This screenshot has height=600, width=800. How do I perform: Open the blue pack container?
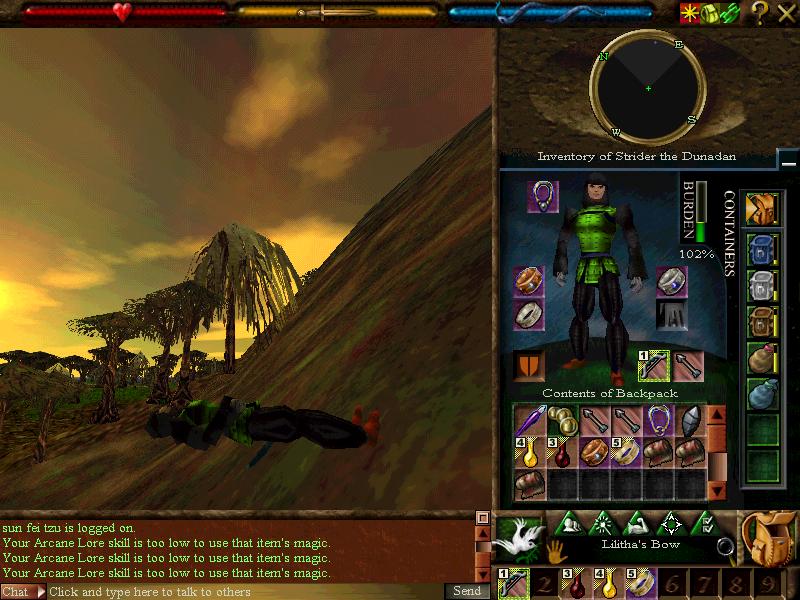coord(763,249)
